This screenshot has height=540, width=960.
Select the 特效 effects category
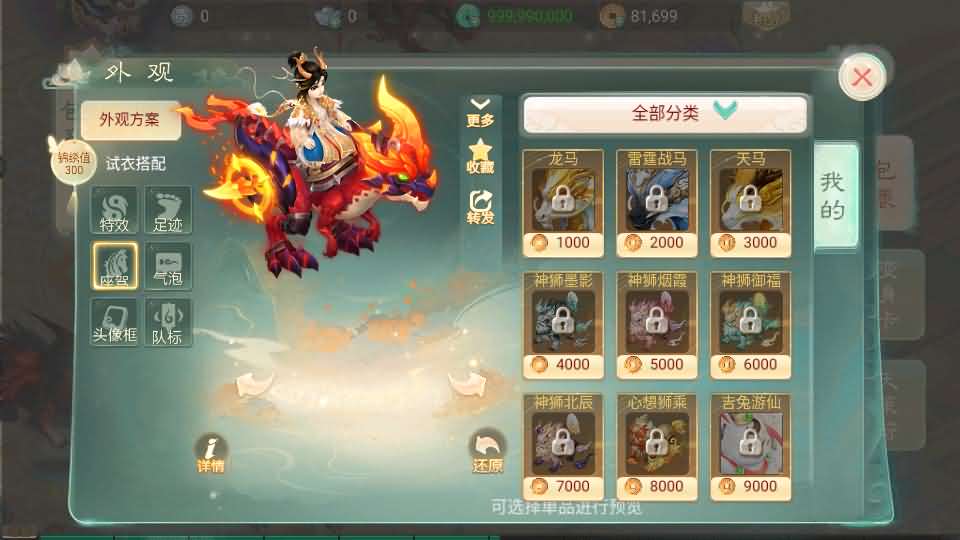point(114,210)
